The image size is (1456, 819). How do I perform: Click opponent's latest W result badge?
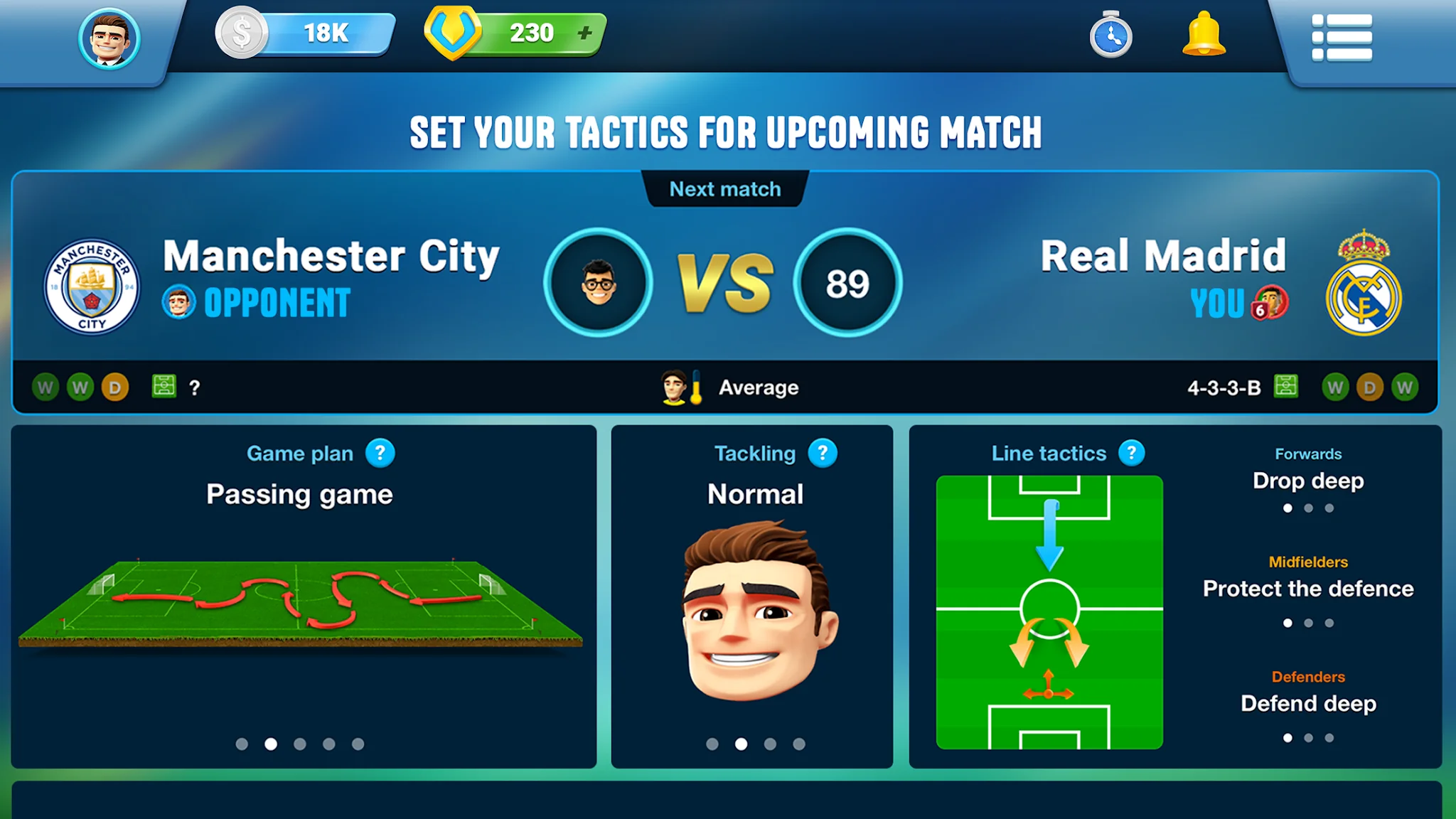click(x=47, y=387)
